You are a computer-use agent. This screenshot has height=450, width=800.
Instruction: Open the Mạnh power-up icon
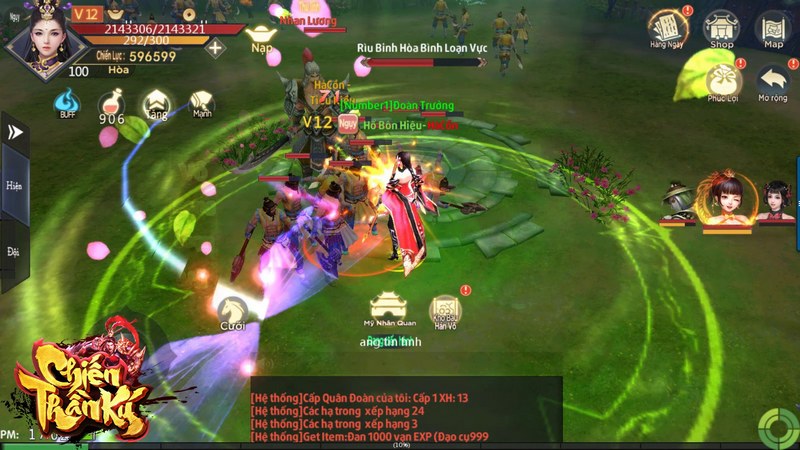pyautogui.click(x=201, y=104)
